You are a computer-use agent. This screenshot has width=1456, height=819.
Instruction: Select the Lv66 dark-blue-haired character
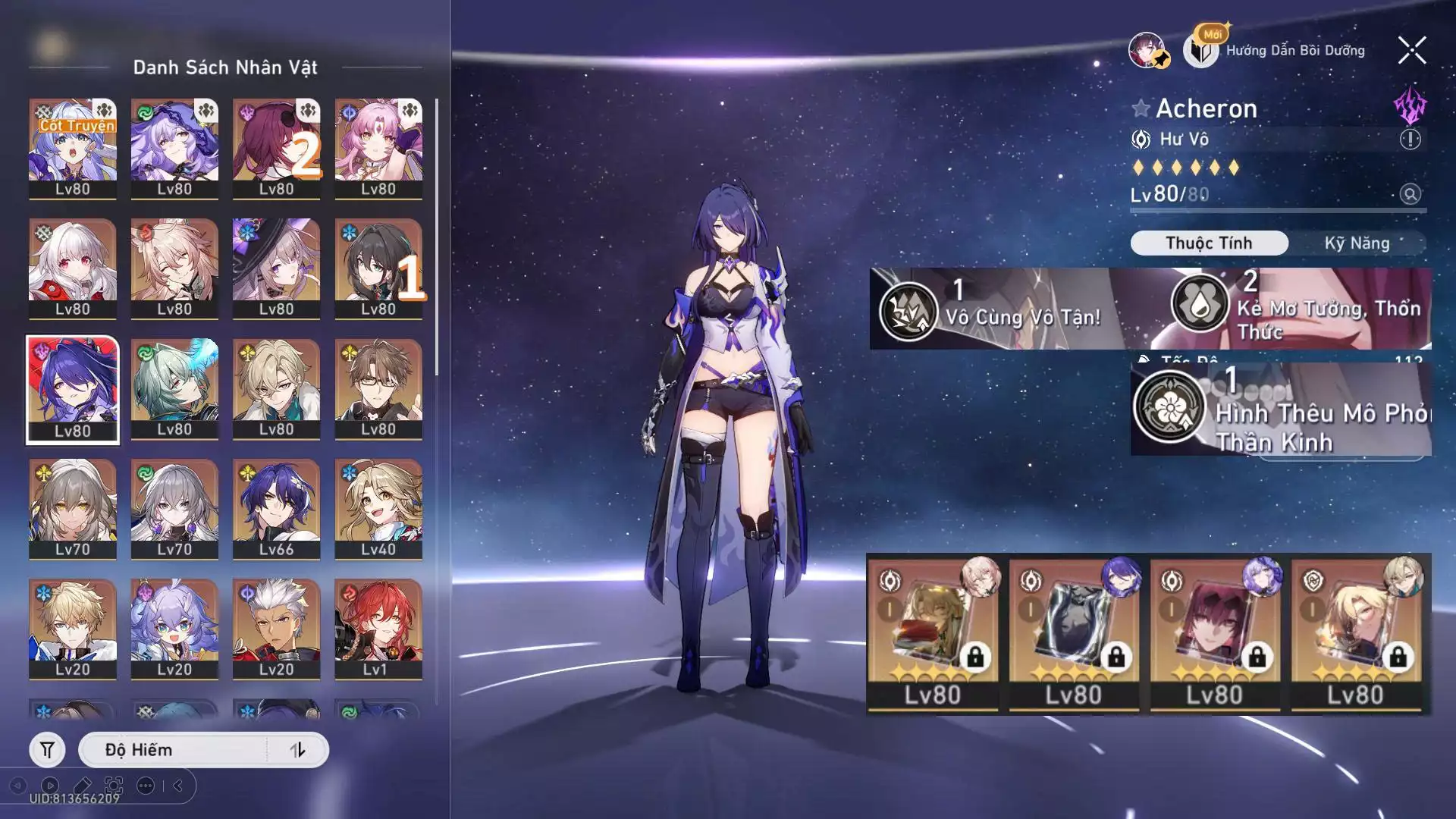coord(276,509)
